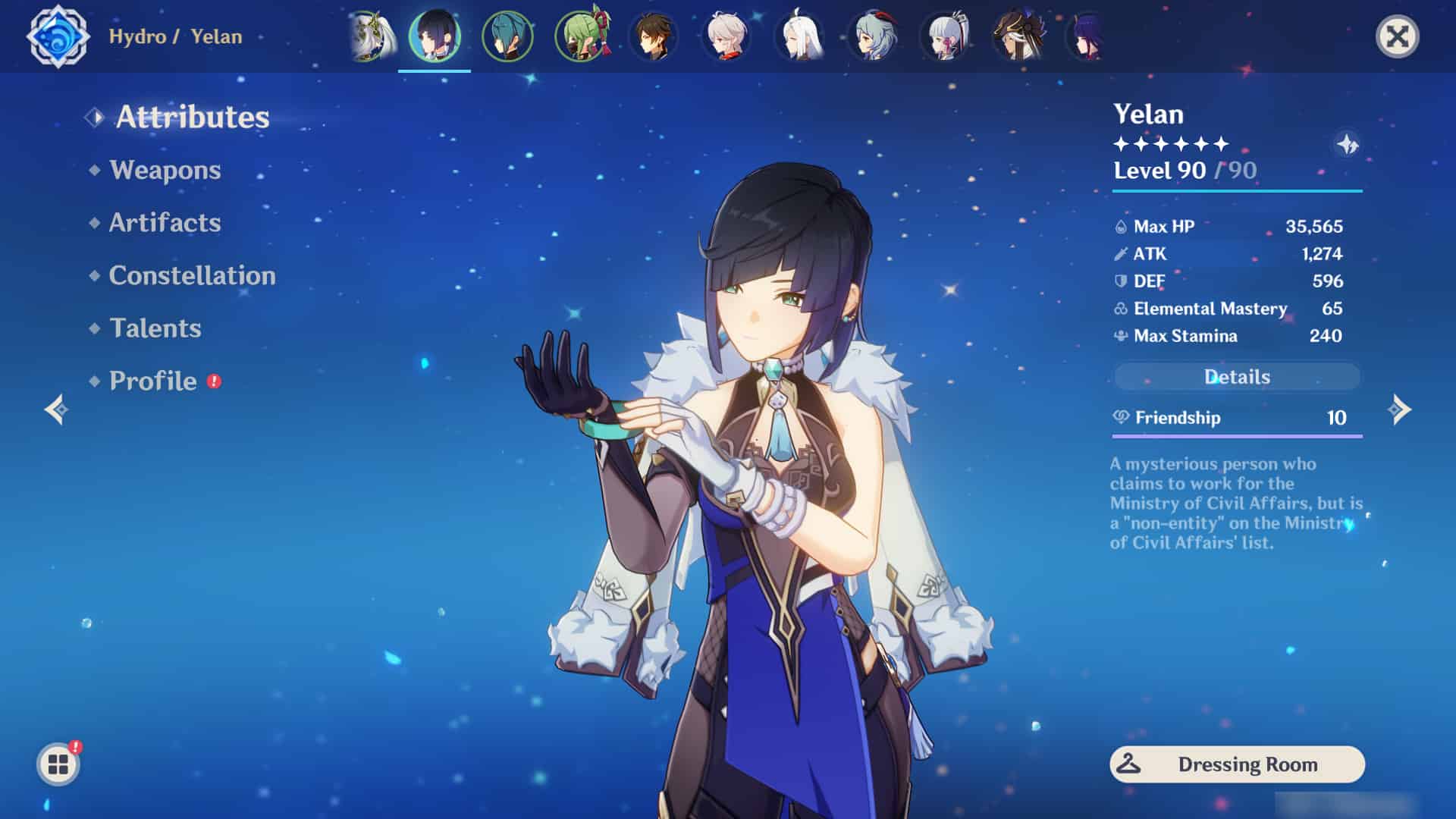Select the Artifacts menu entry
This screenshot has height=819, width=1456.
click(165, 223)
